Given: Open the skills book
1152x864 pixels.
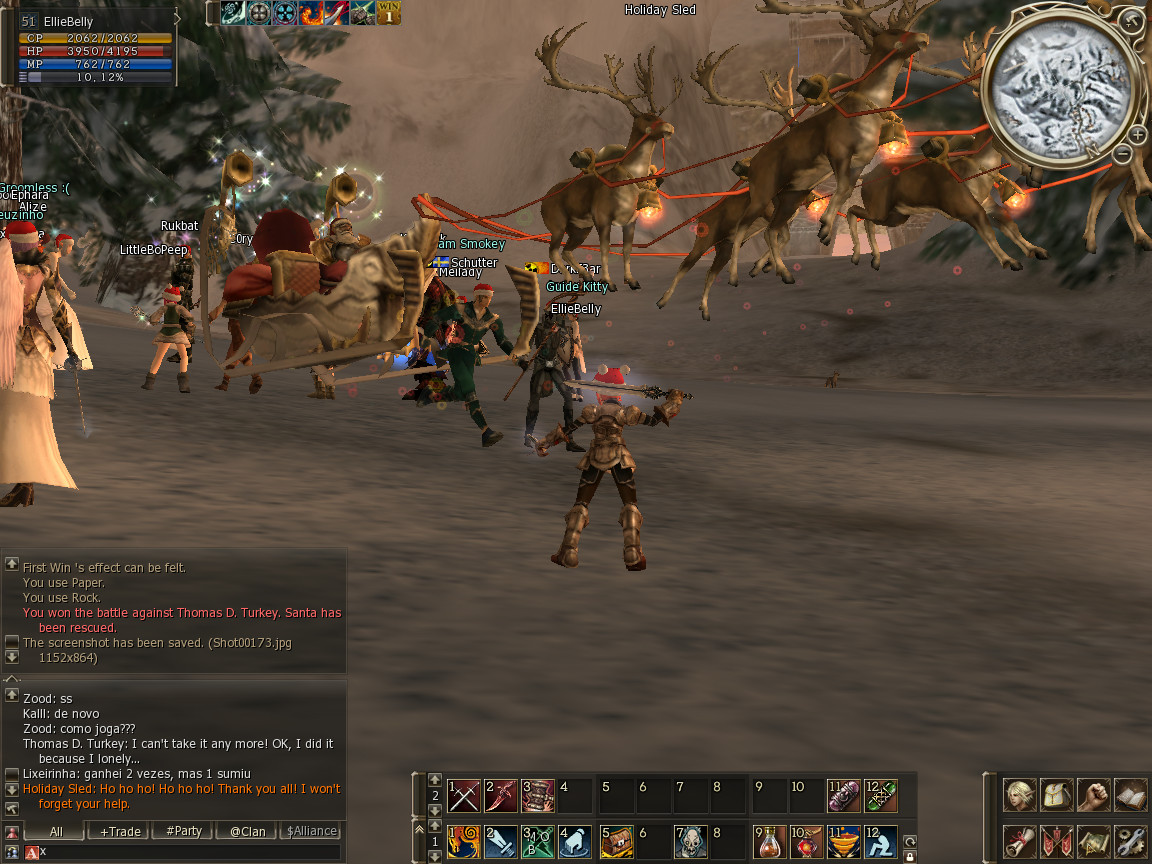Looking at the screenshot, I should coord(1129,795).
